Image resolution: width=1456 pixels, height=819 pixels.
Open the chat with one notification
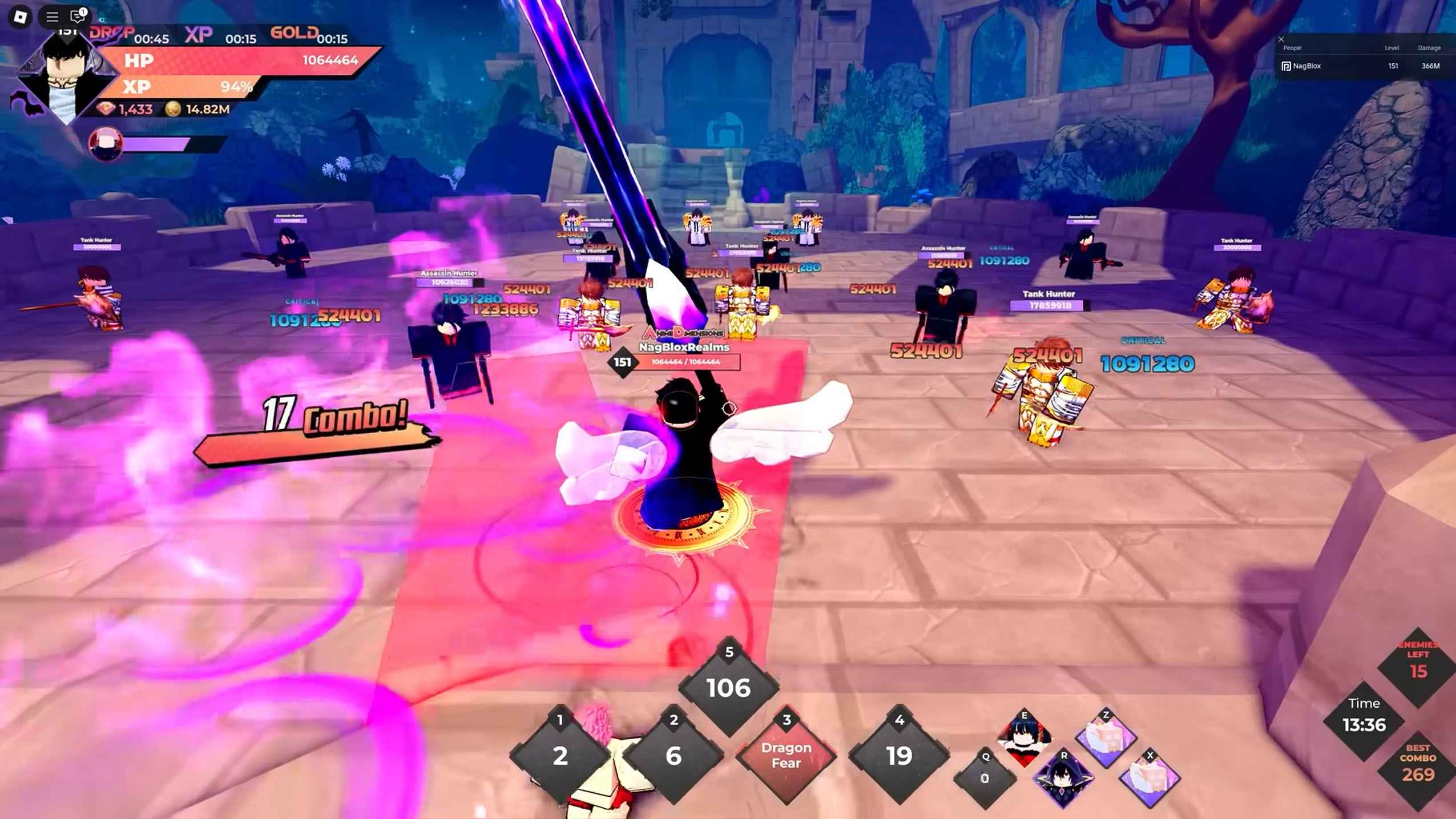(77, 17)
